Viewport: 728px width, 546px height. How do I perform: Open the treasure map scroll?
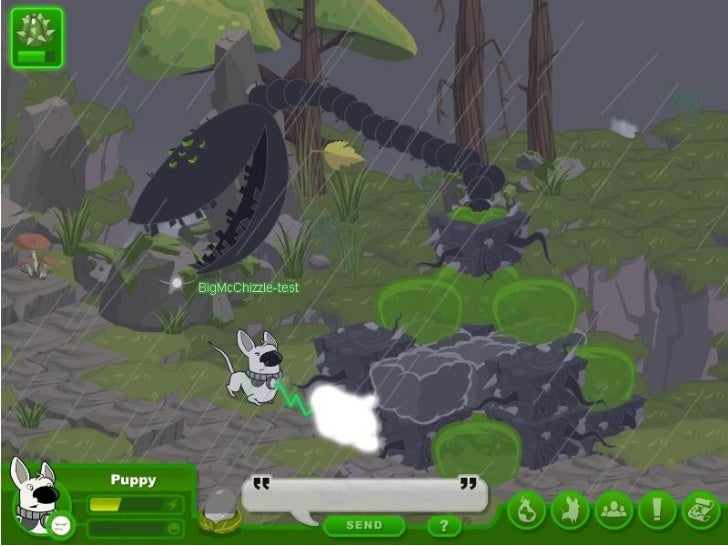point(700,510)
